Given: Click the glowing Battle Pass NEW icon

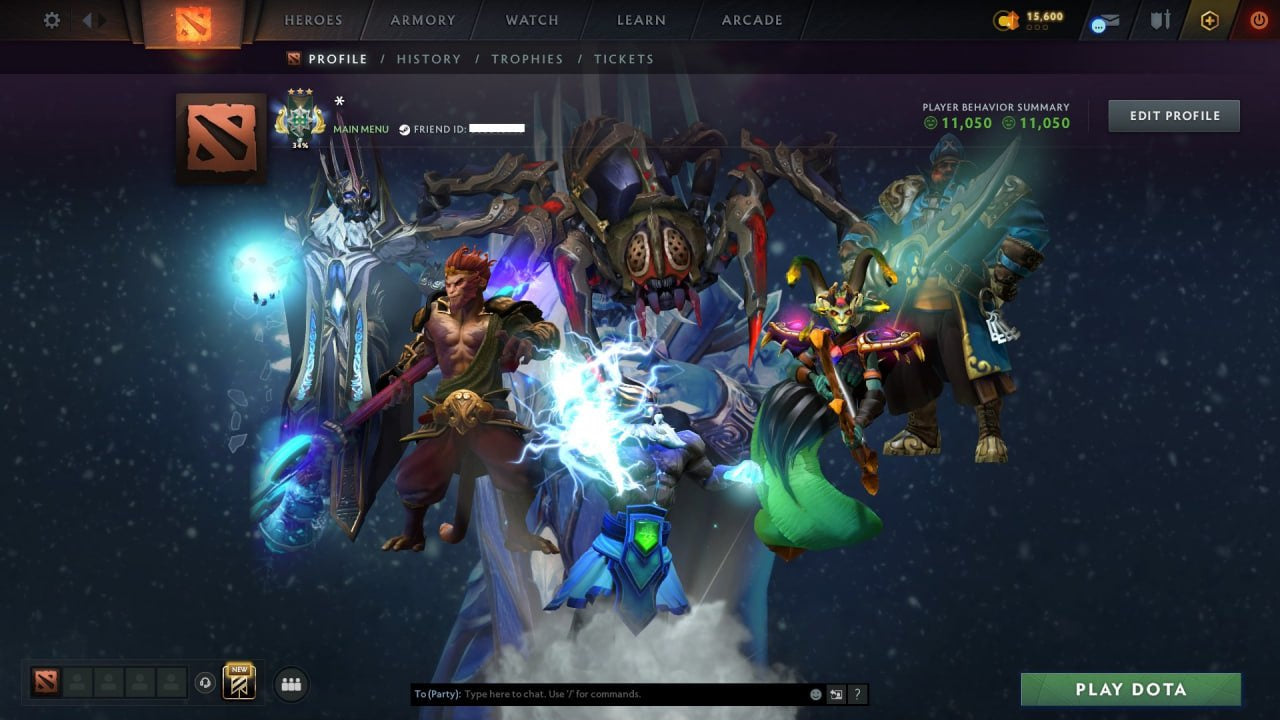Looking at the screenshot, I should [239, 682].
